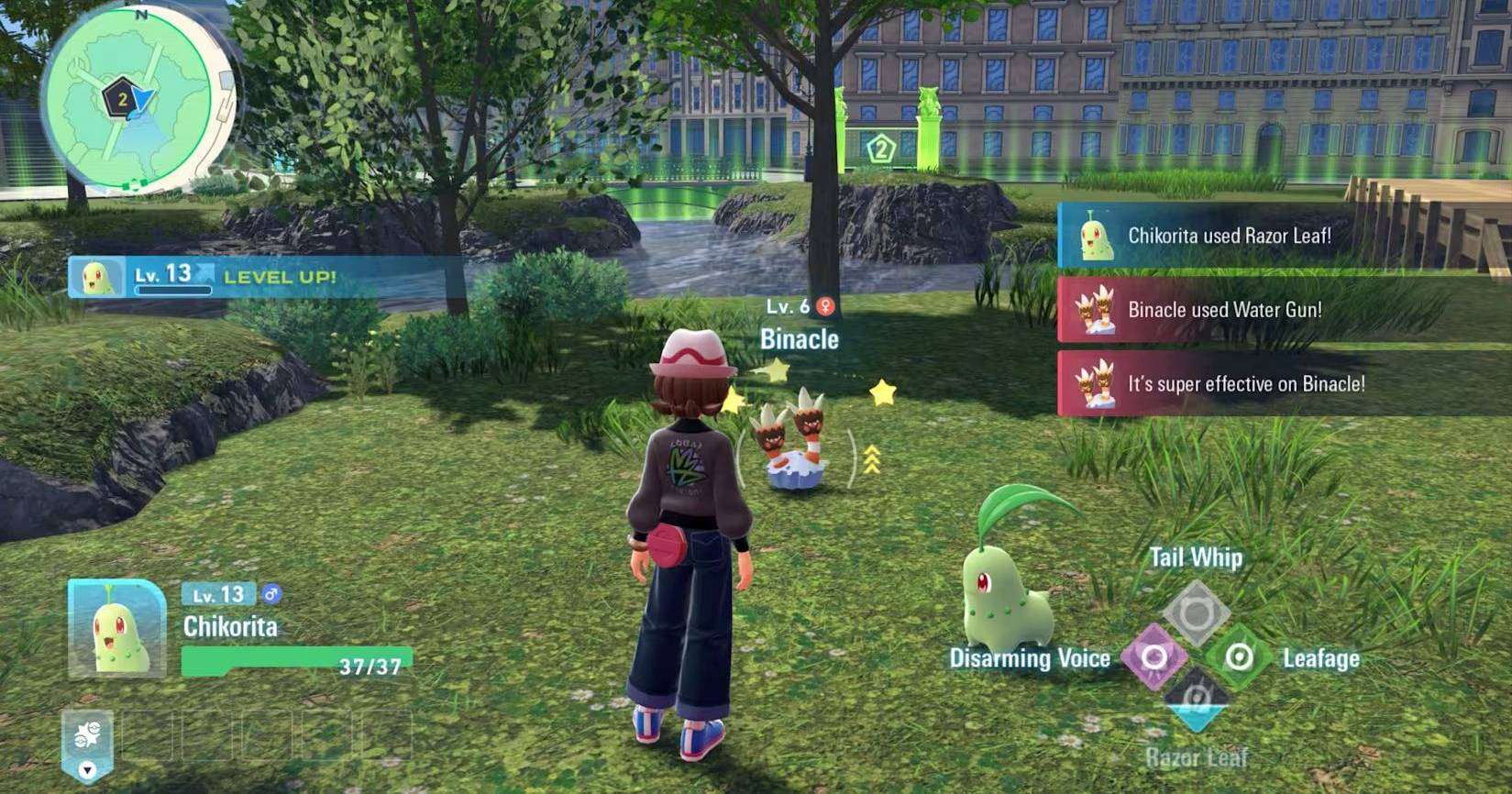This screenshot has width=1512, height=794.
Task: Click Chikorita's party portrait
Action: (116, 628)
